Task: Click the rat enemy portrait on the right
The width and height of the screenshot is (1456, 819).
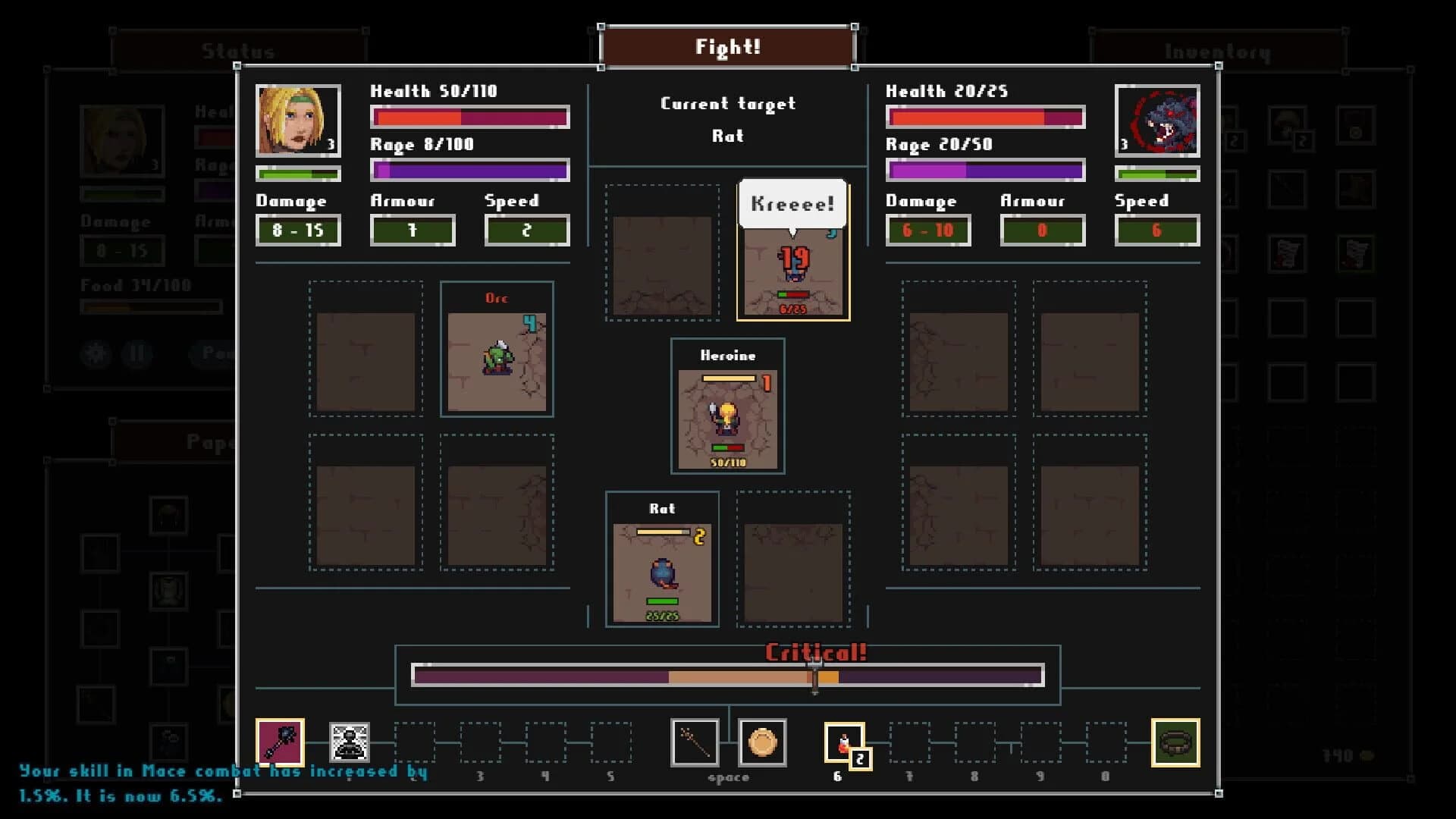Action: [x=1157, y=121]
